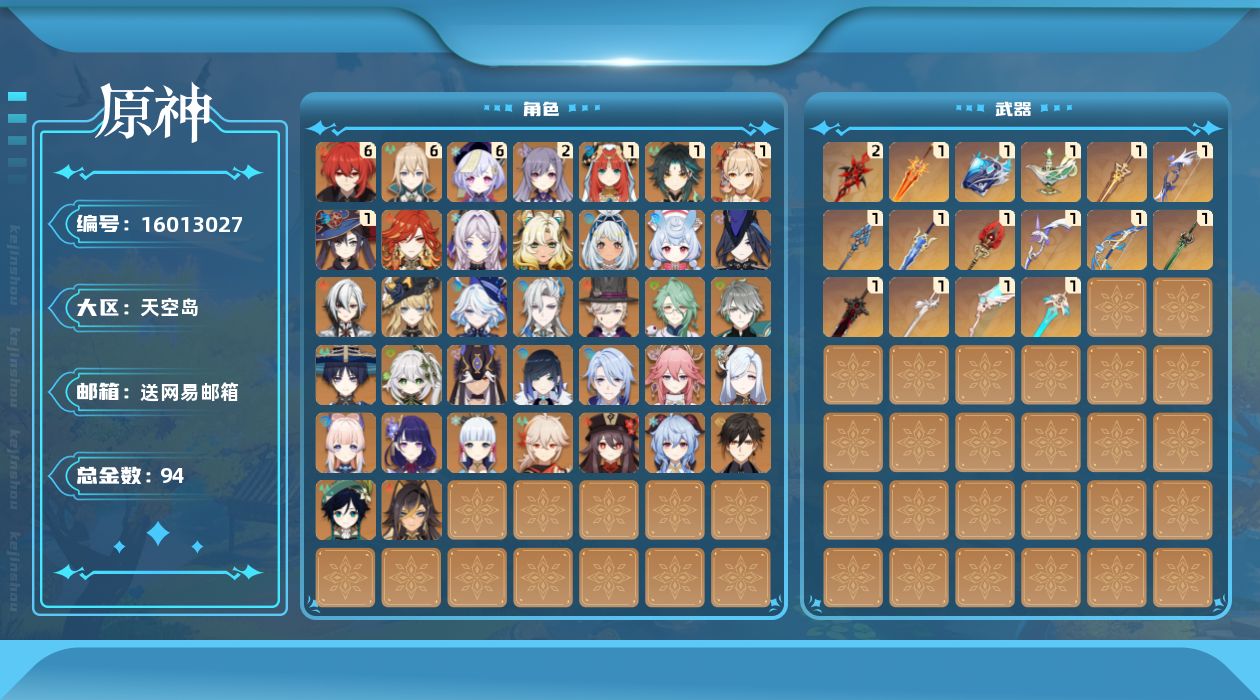Select the green jade weapon slot
Screen dimensions: 1260x700
pyautogui.click(x=1183, y=240)
